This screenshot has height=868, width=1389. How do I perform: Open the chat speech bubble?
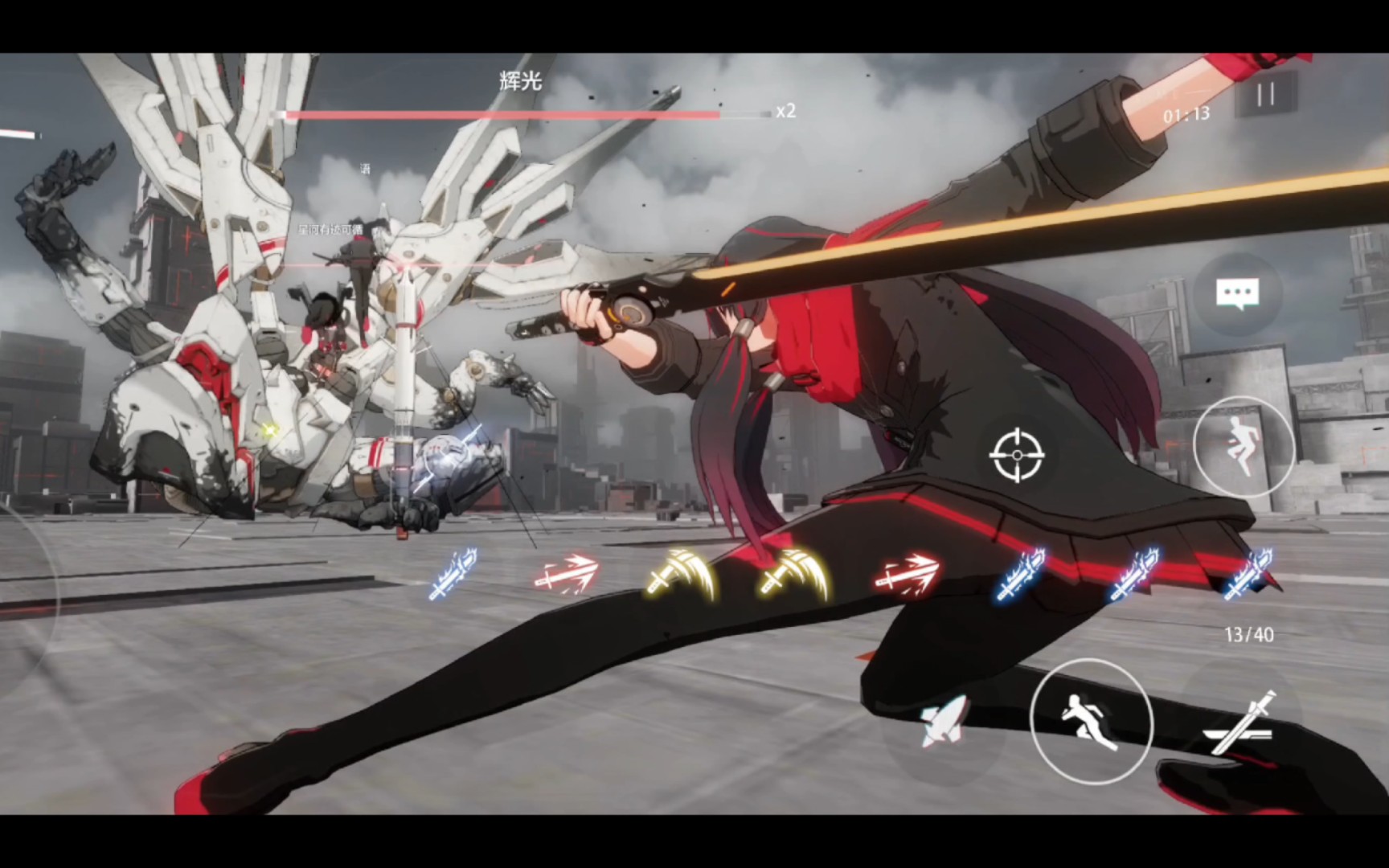click(1237, 294)
